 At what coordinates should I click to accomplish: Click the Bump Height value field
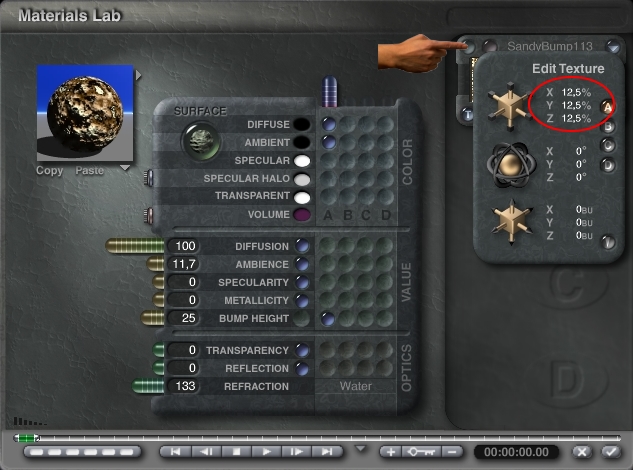pos(185,318)
